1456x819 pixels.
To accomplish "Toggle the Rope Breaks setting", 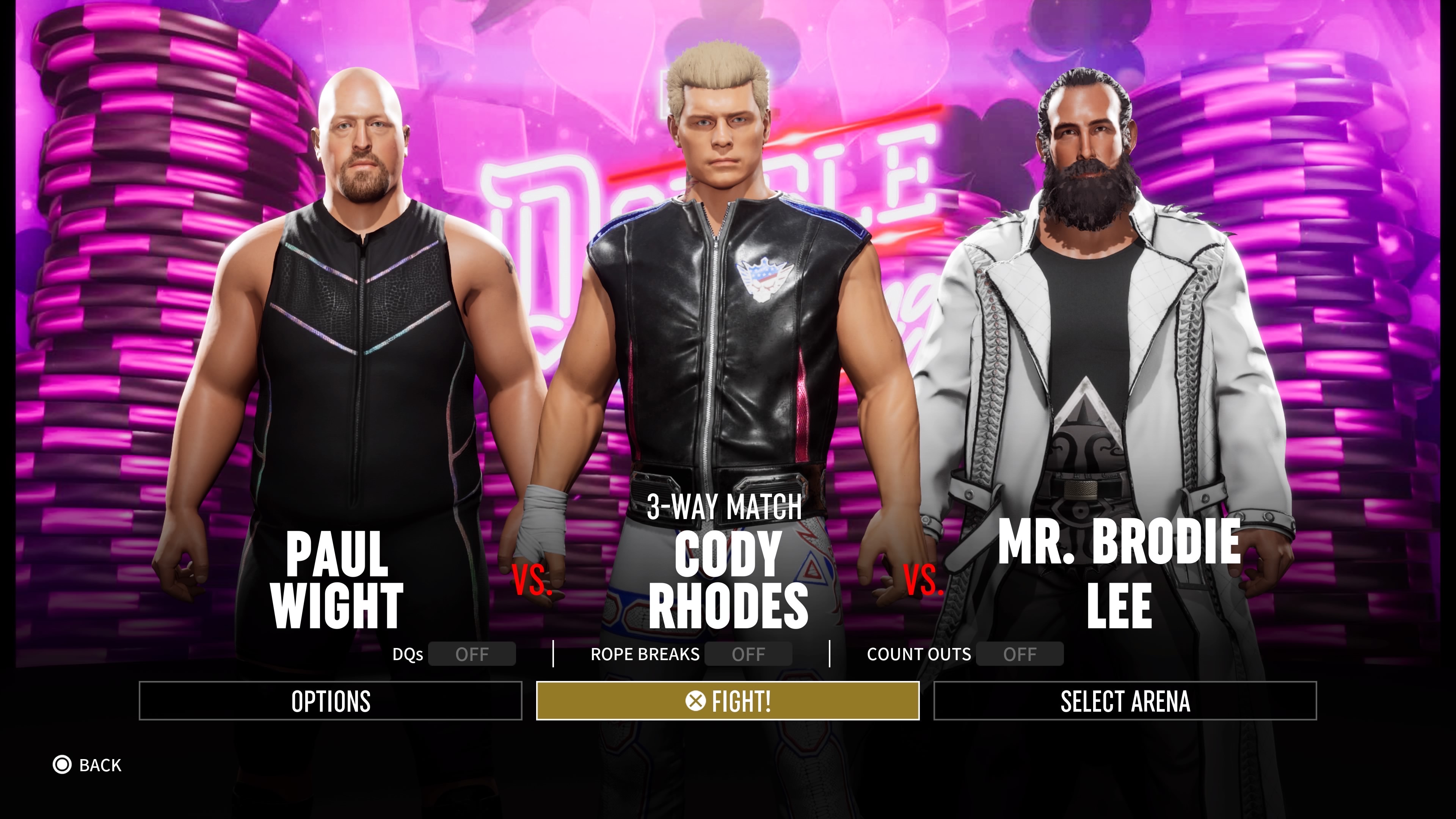I will (x=748, y=654).
